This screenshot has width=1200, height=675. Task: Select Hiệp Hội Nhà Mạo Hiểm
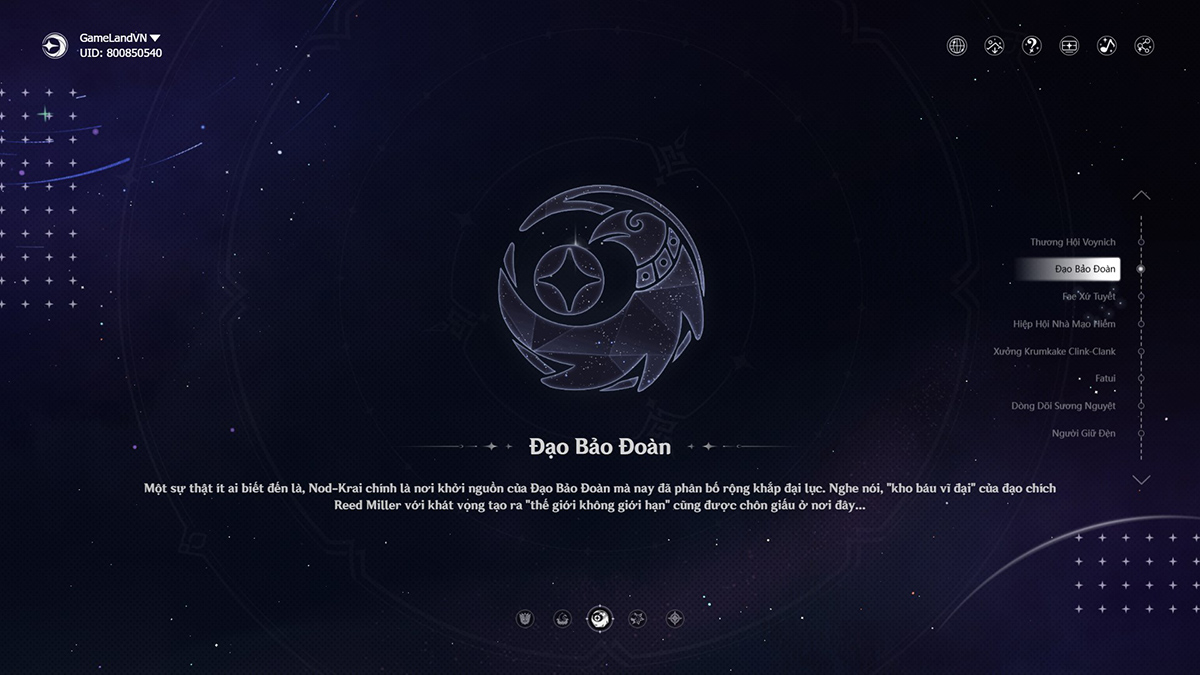(x=1064, y=324)
